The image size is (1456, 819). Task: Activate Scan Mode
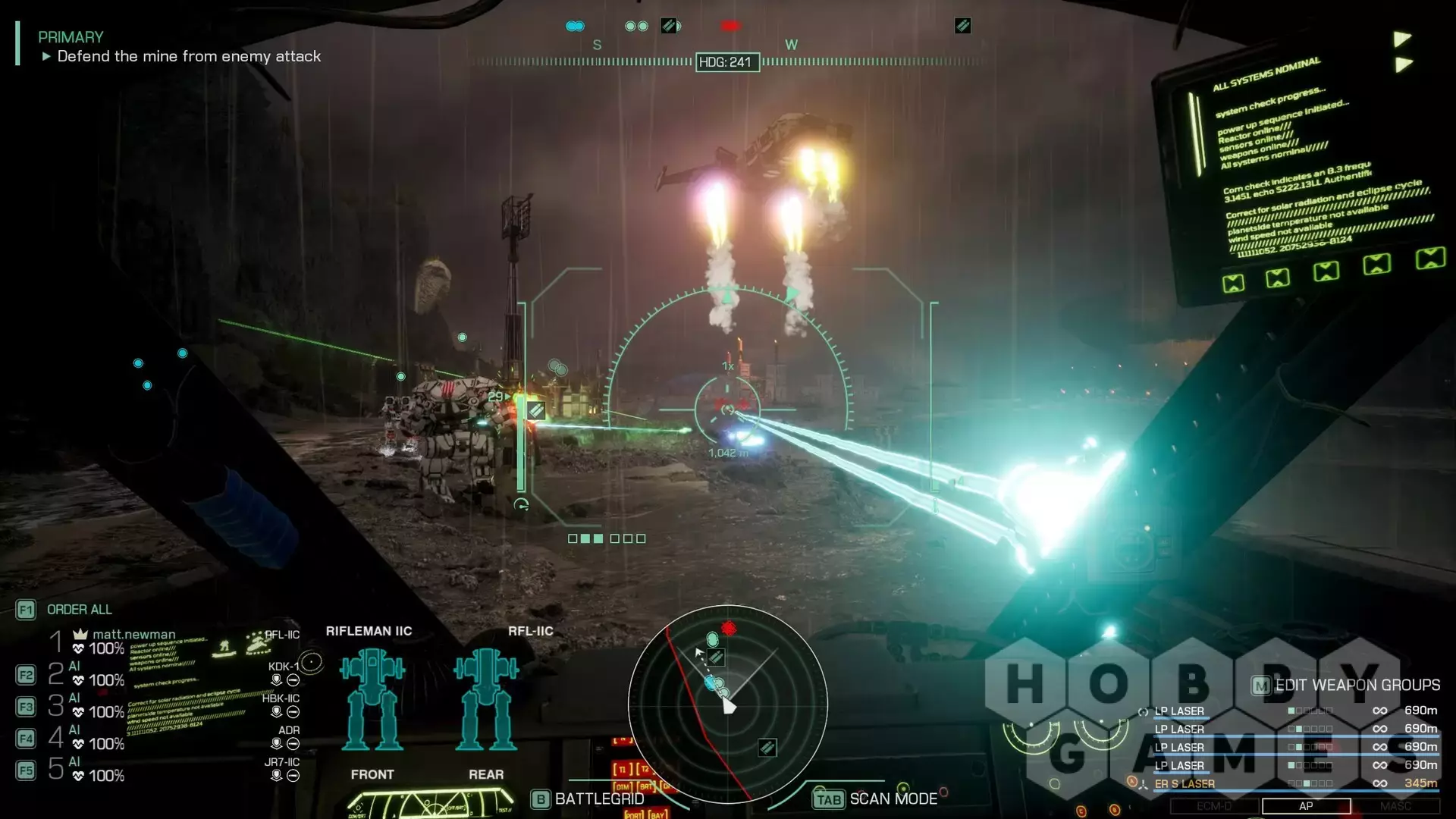876,799
